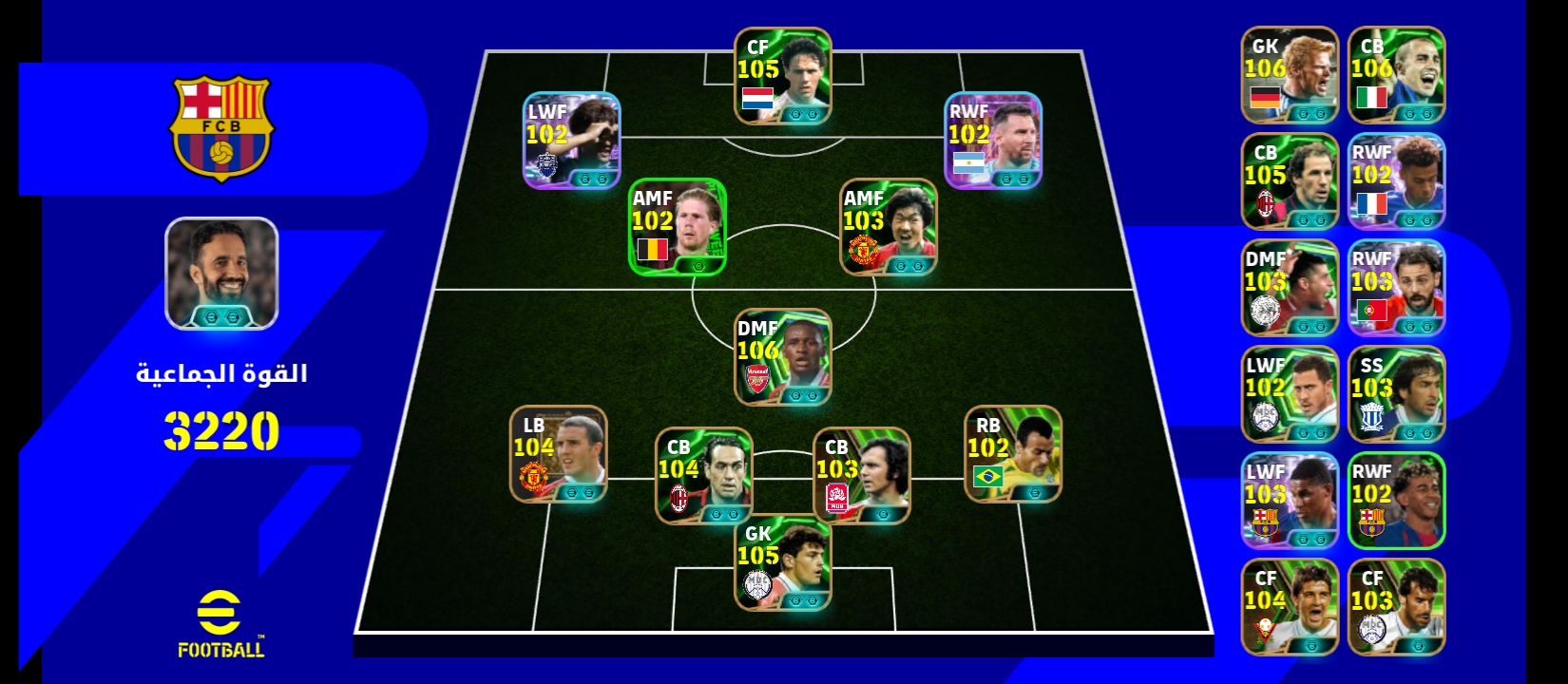Pick the substitute SS 103 card

point(1396,394)
